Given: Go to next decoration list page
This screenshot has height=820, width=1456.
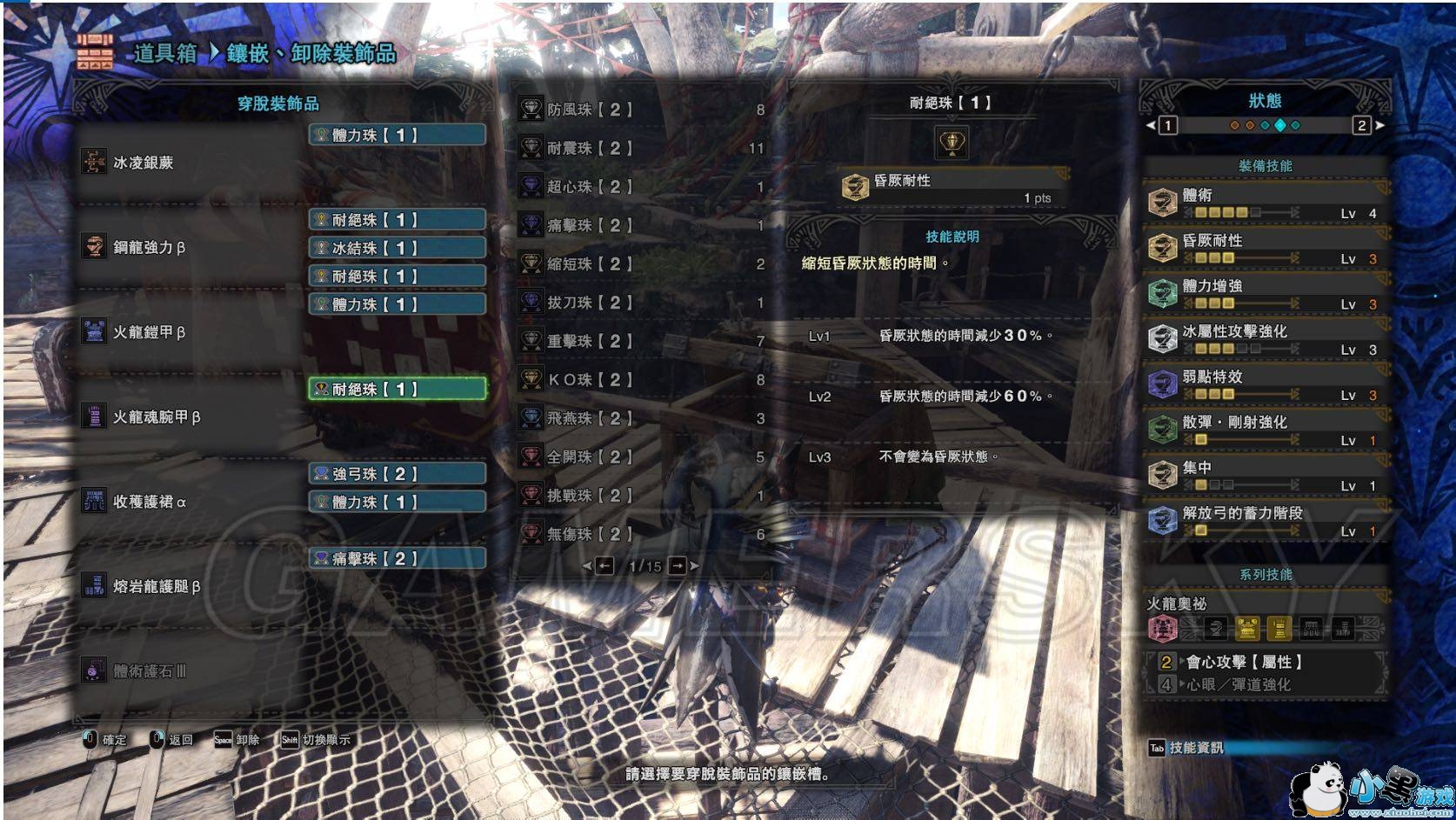Looking at the screenshot, I should pos(678,566).
